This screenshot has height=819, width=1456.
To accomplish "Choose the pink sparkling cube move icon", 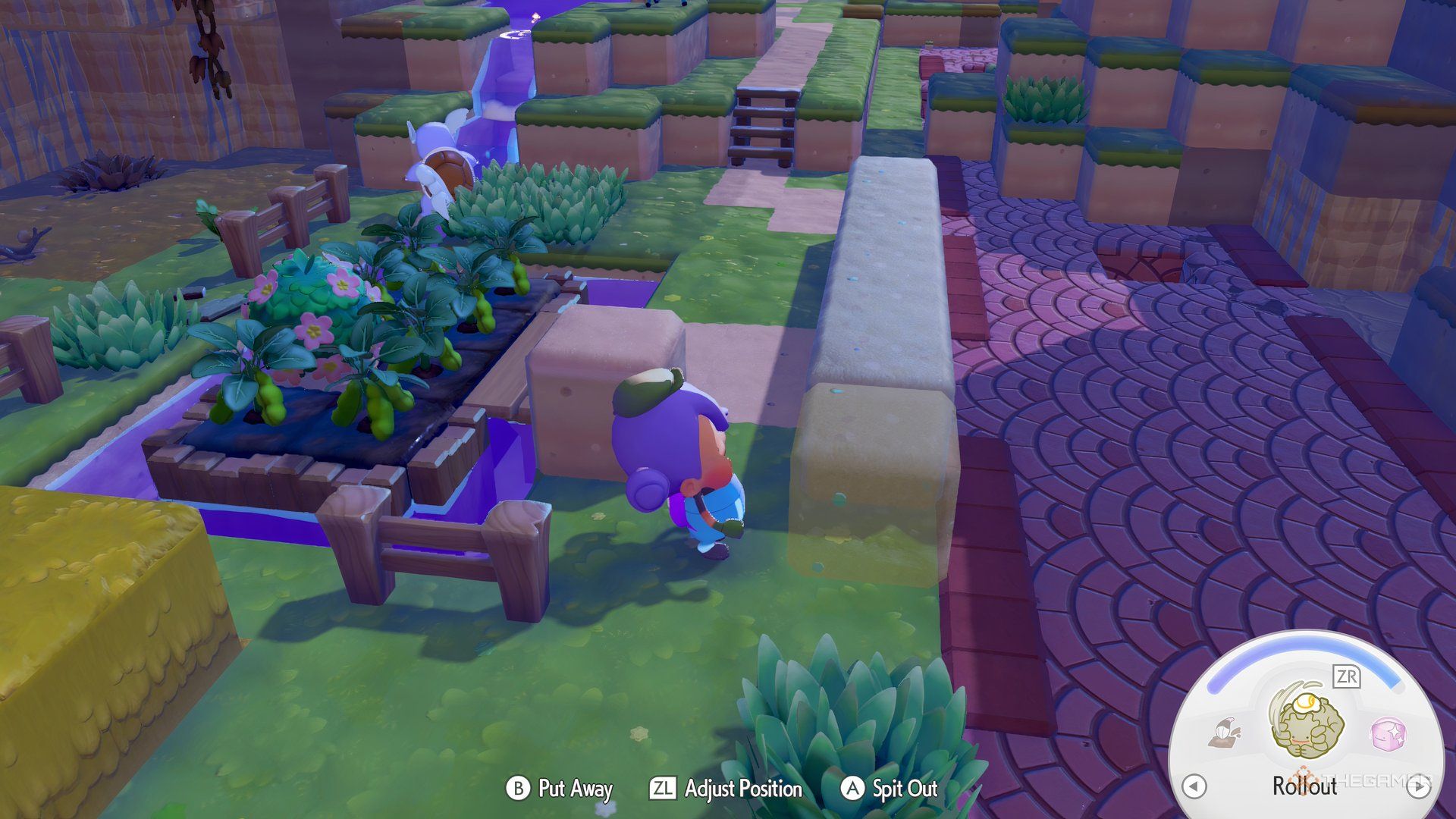I will [x=1389, y=734].
